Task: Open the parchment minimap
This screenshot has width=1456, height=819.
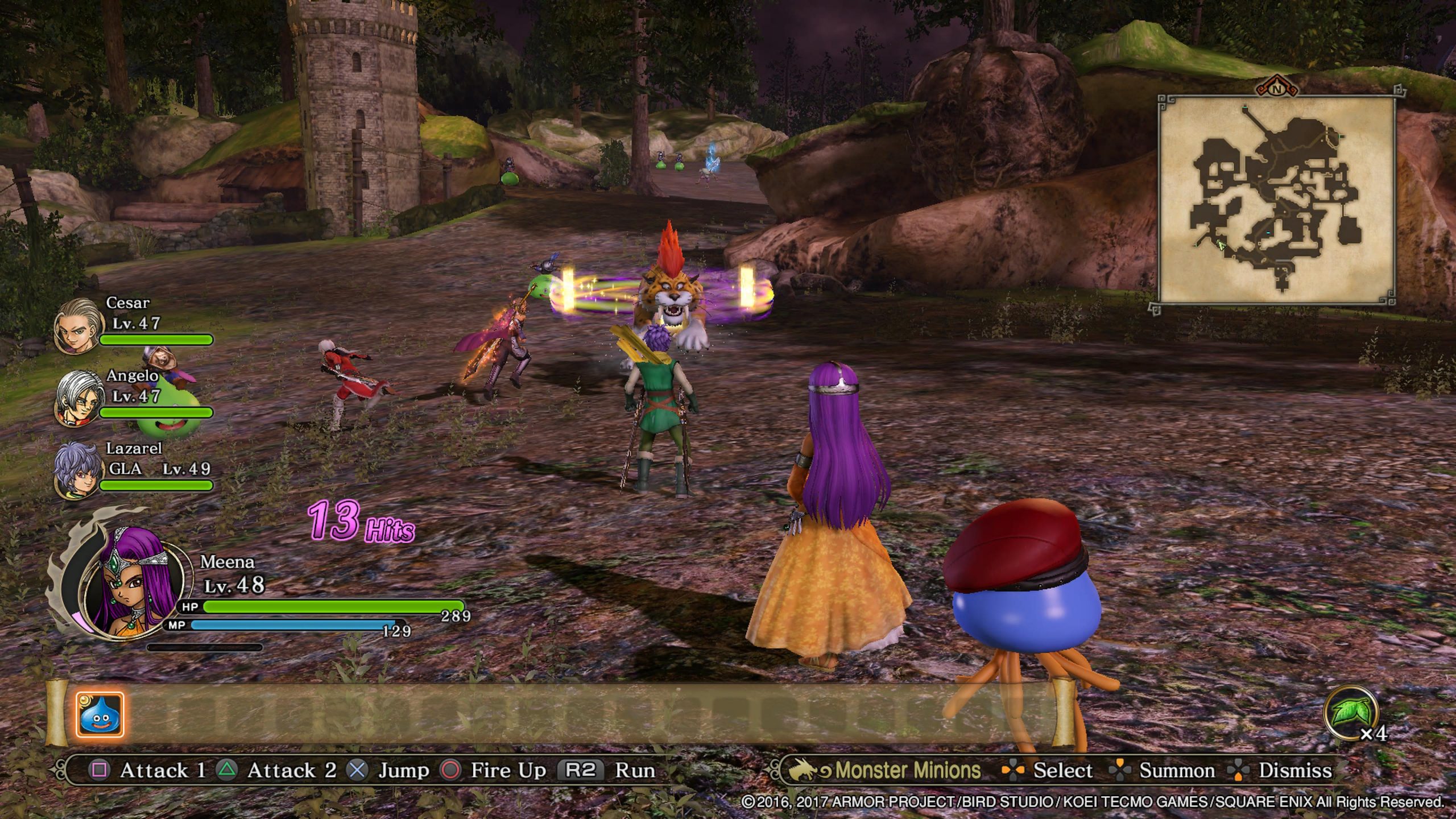Action: point(1276,200)
